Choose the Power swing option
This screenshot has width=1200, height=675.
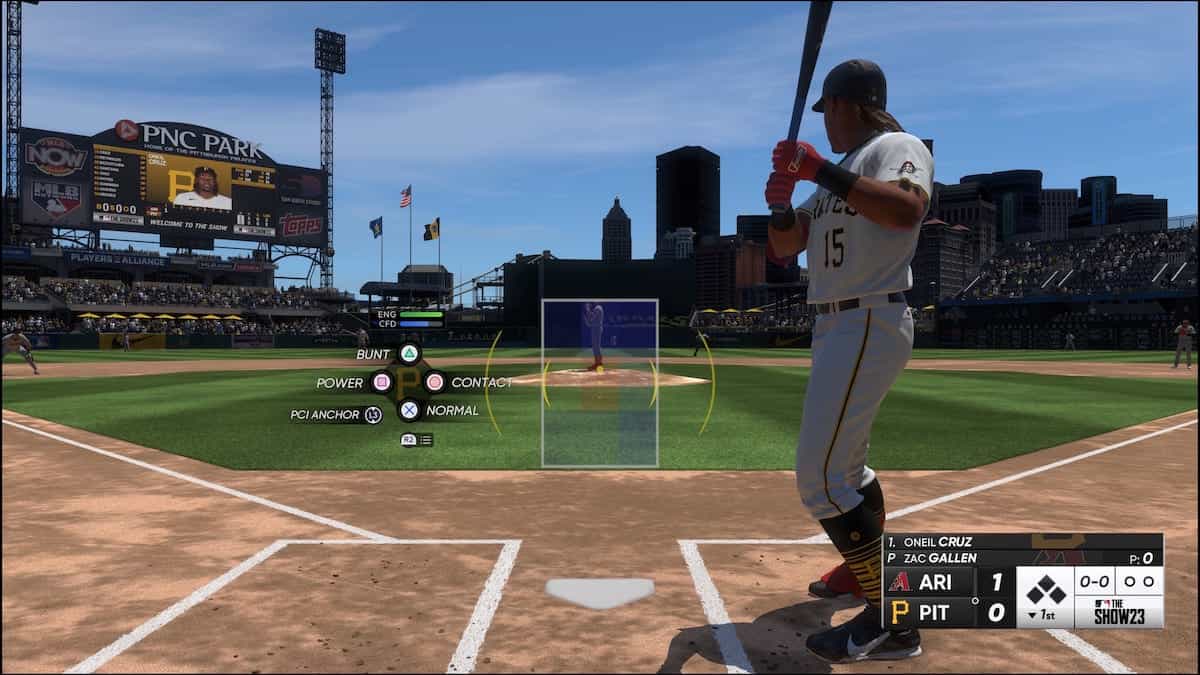click(381, 382)
